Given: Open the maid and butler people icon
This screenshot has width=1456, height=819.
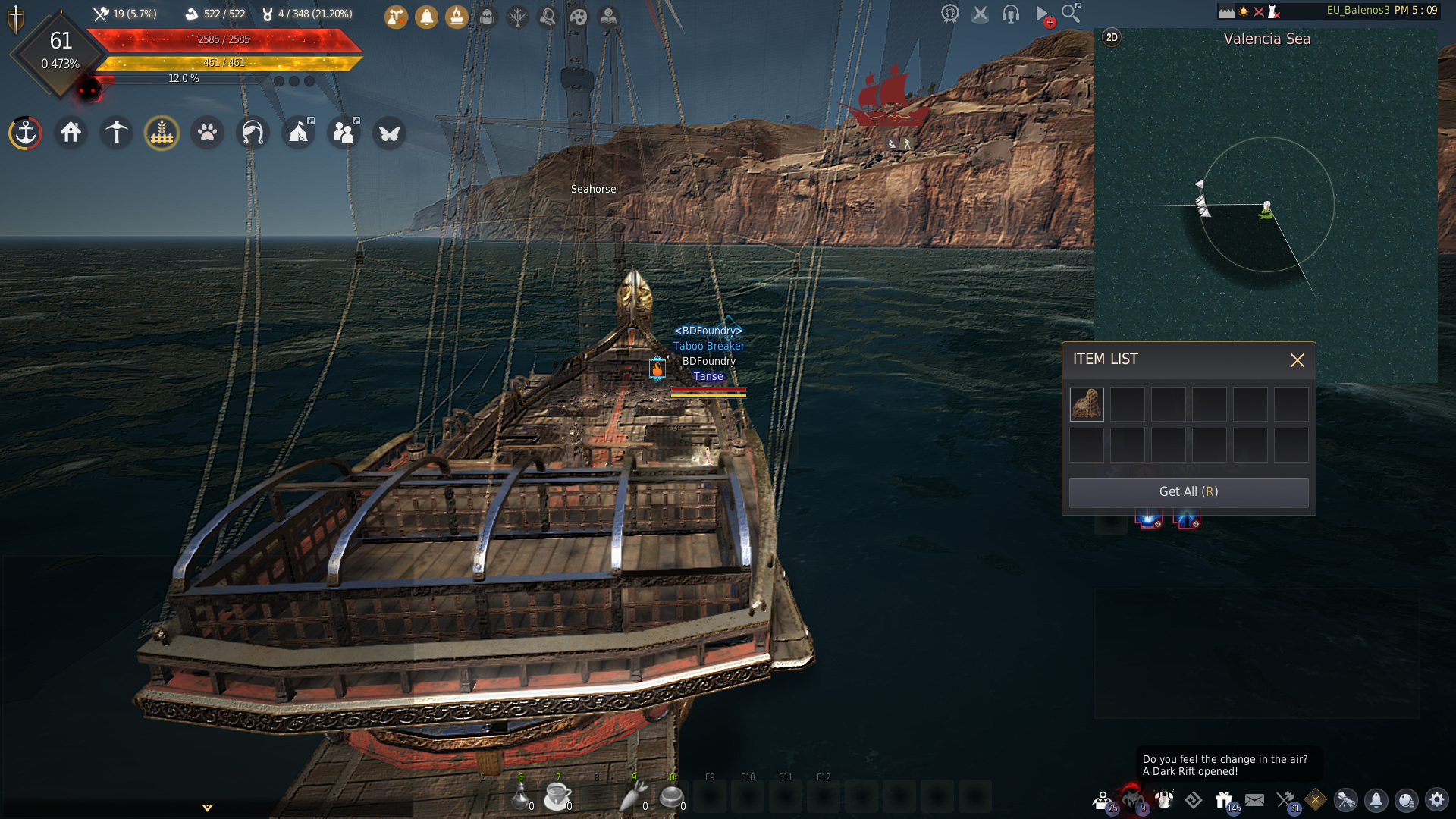Looking at the screenshot, I should pyautogui.click(x=344, y=133).
